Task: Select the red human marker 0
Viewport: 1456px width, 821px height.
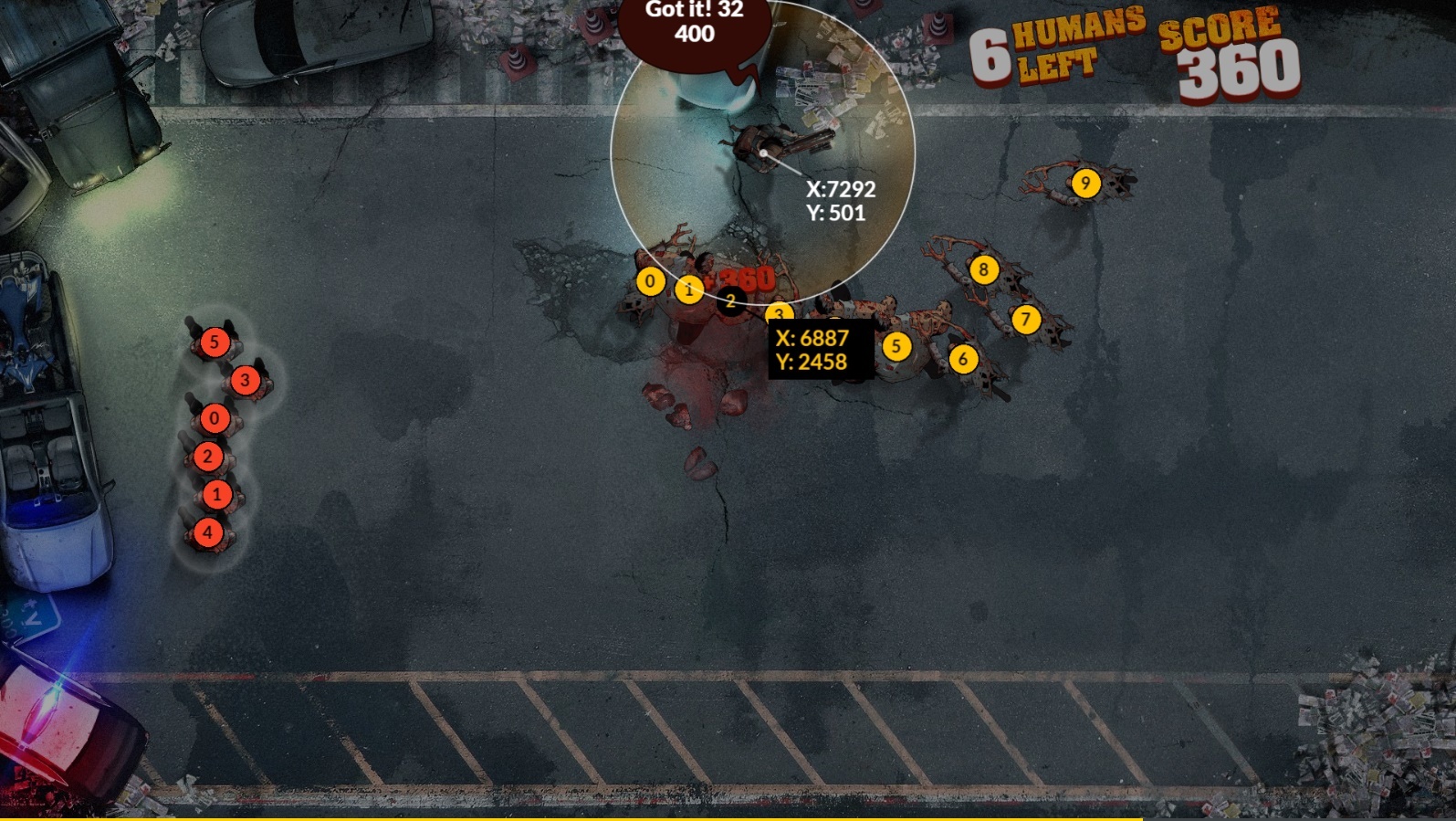Action: [x=215, y=418]
